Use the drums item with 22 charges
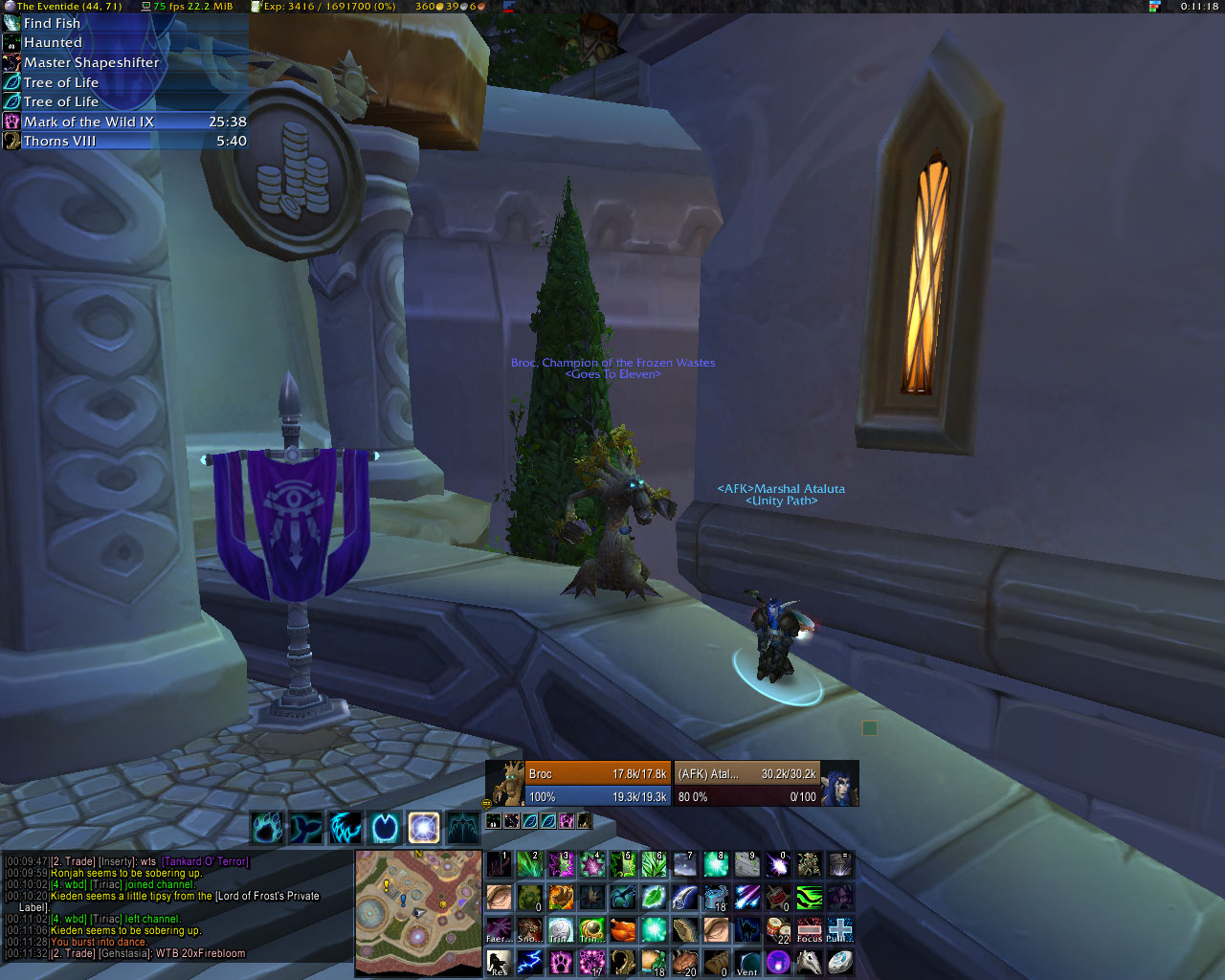Screen dimensions: 1225x980 pyautogui.click(x=778, y=929)
